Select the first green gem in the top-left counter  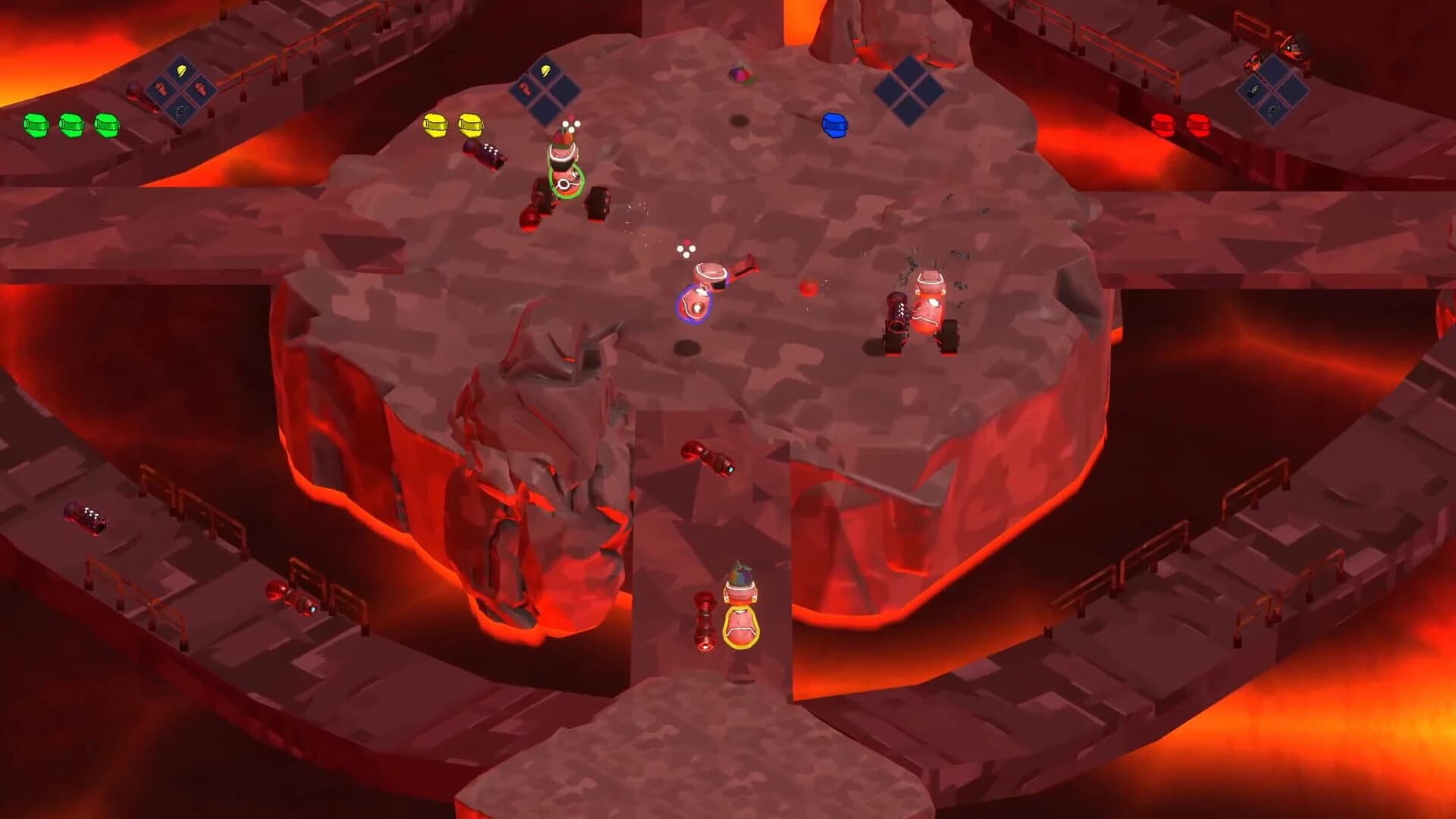(x=34, y=124)
